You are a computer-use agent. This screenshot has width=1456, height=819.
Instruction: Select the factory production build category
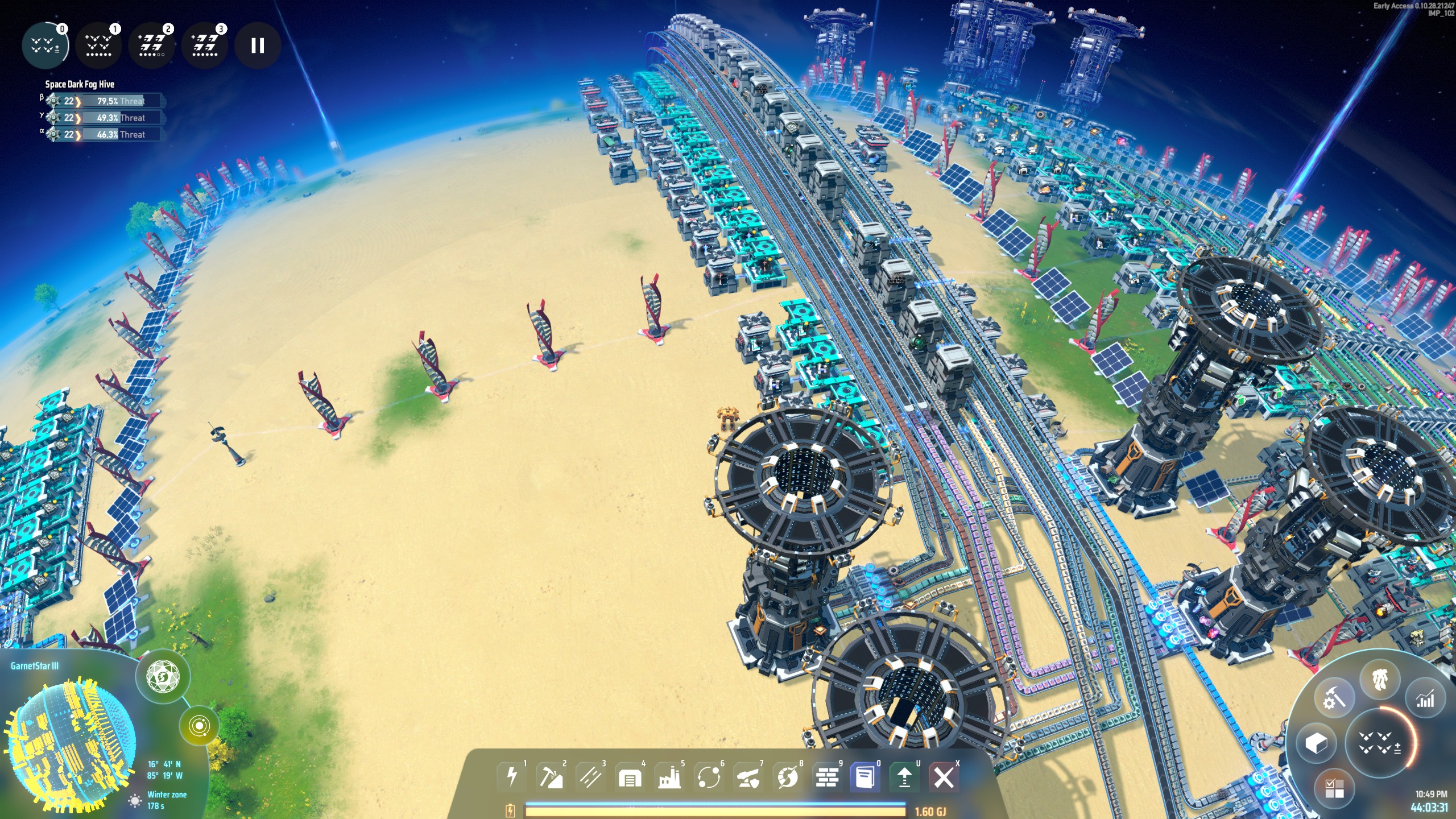pos(669,776)
